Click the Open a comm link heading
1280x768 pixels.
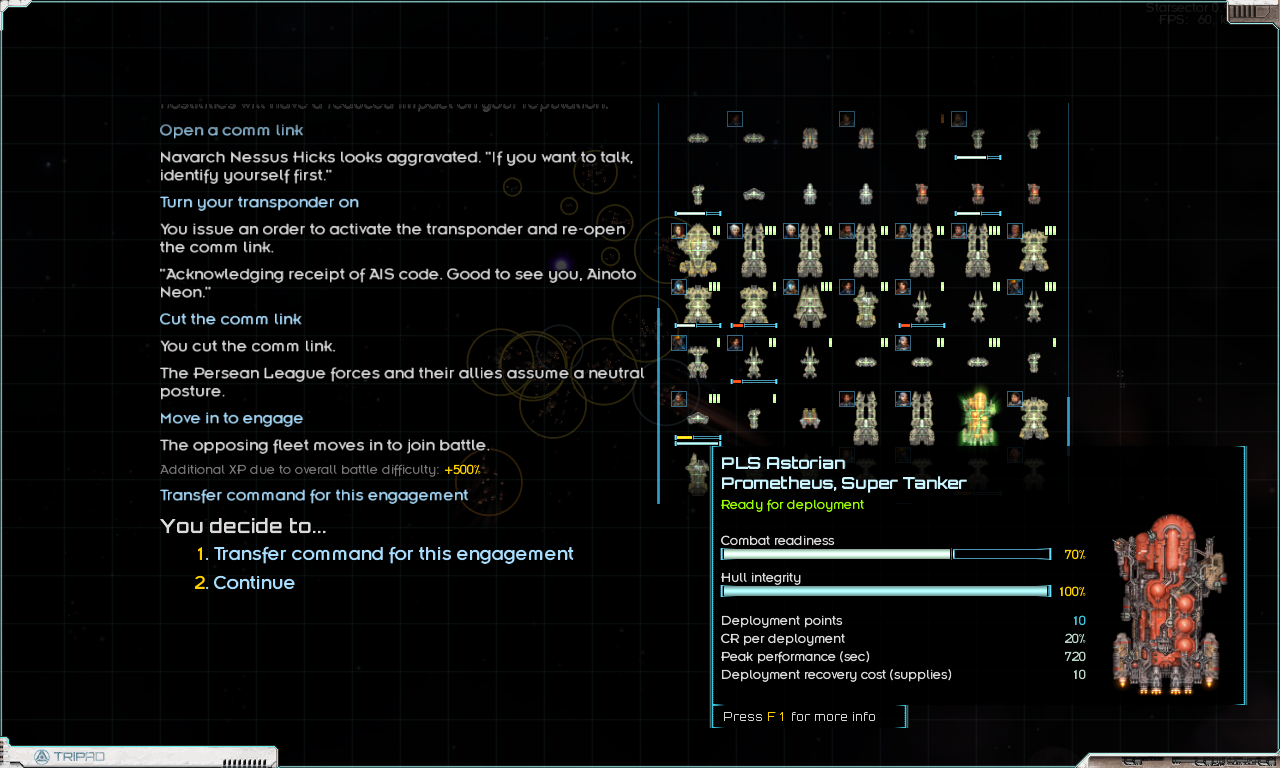coord(231,130)
